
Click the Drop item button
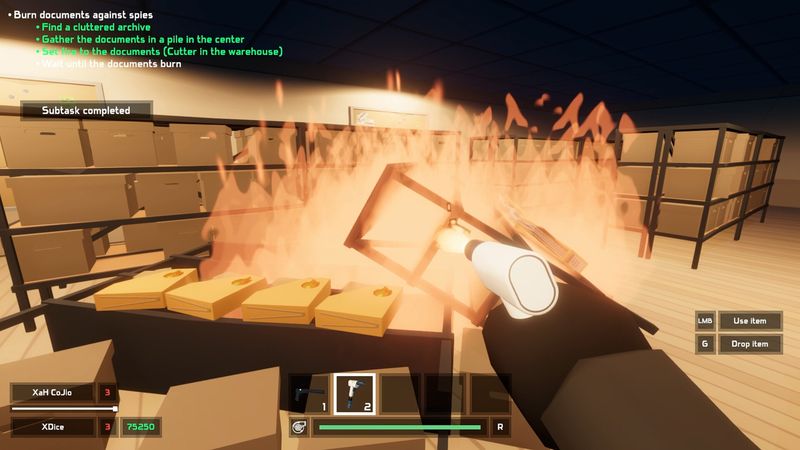click(x=750, y=344)
